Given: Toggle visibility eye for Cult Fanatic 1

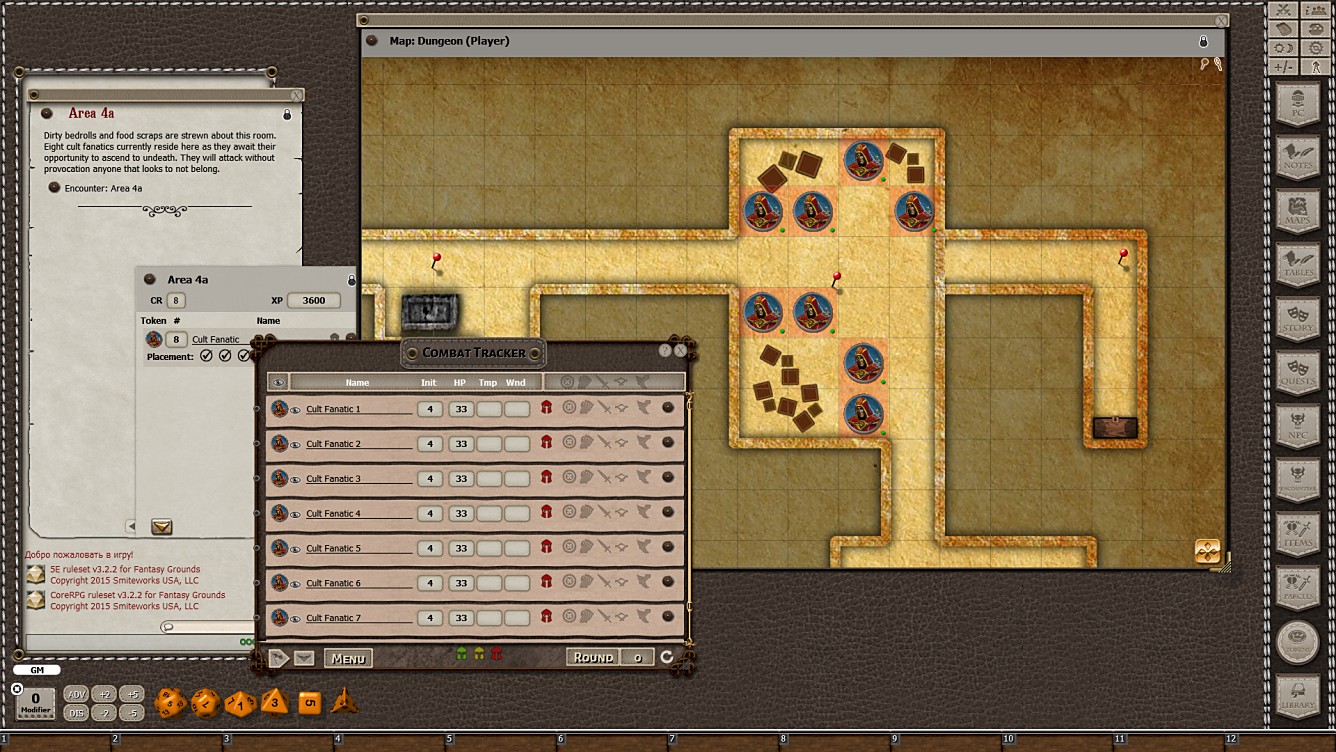Looking at the screenshot, I should point(293,408).
